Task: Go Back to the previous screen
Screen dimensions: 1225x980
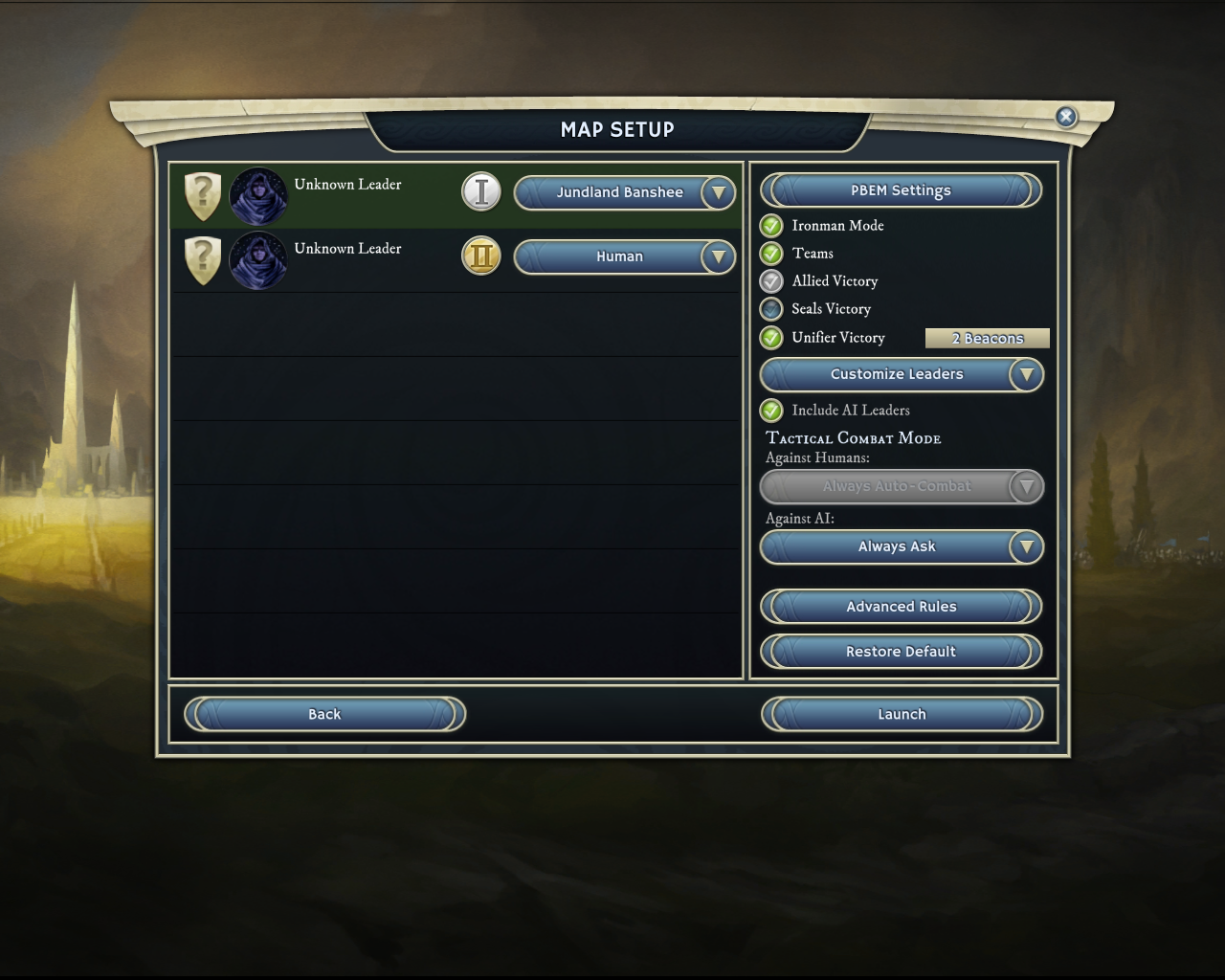Action: [324, 714]
